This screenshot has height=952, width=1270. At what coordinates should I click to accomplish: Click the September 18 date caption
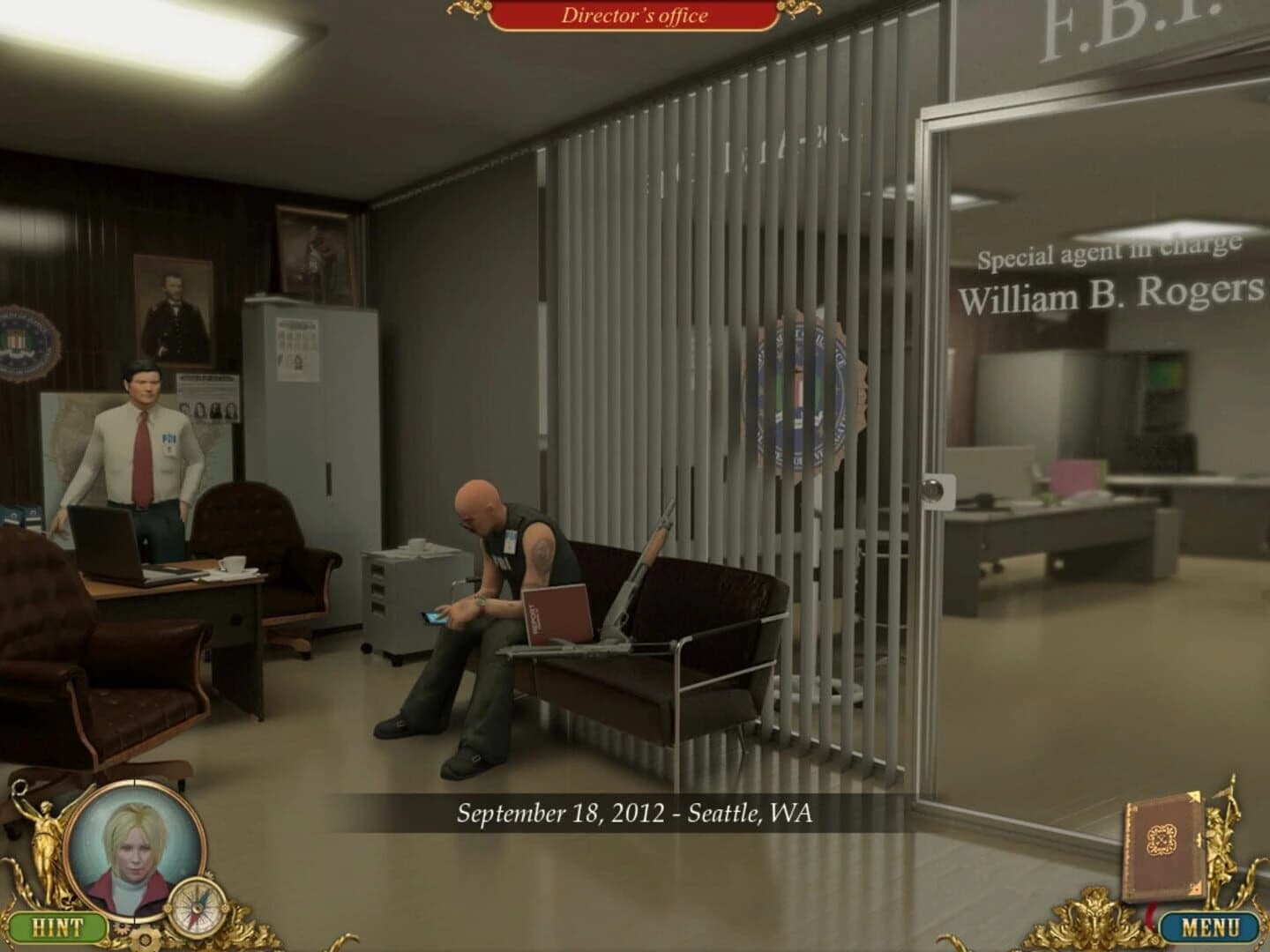click(x=633, y=814)
